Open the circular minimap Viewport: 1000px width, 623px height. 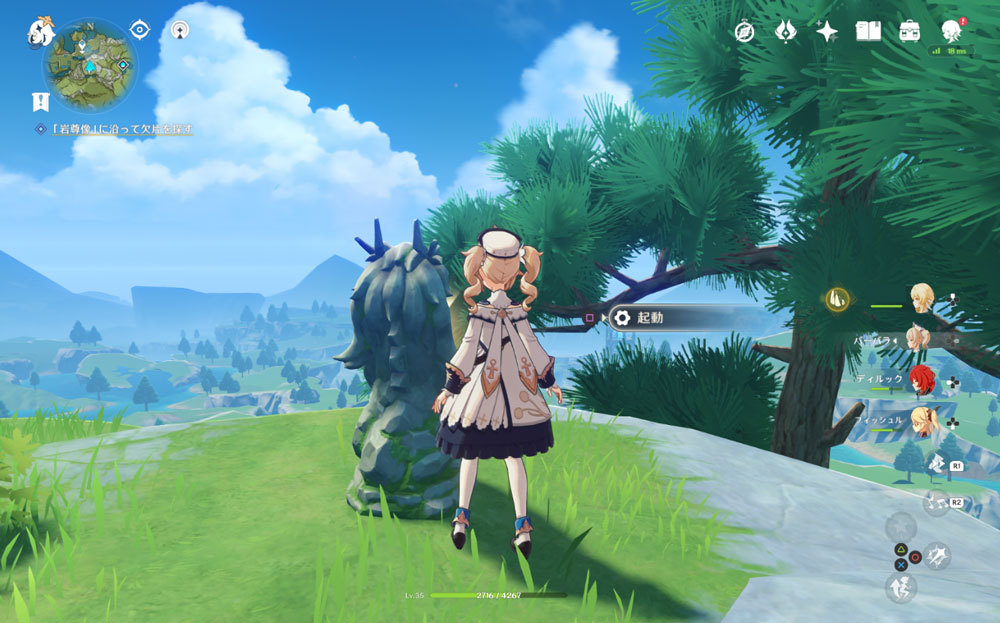89,67
